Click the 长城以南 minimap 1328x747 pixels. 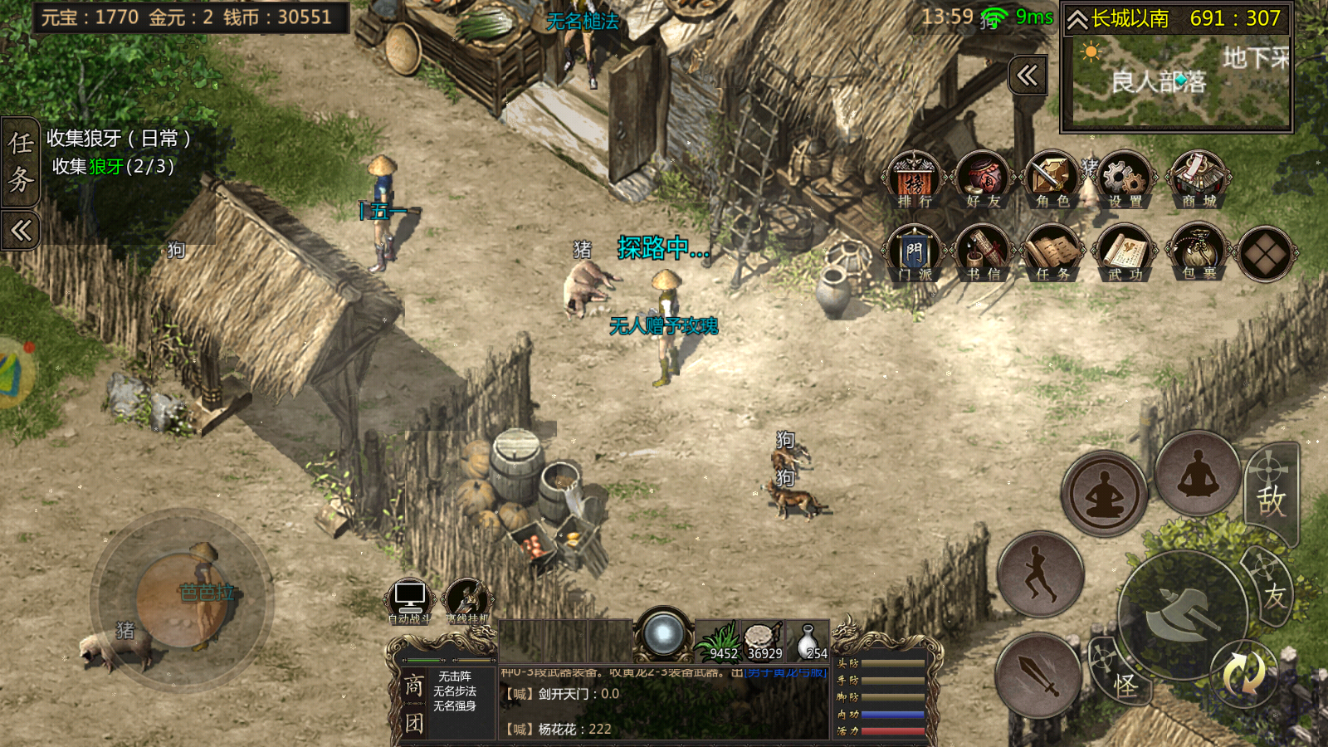pyautogui.click(x=1176, y=82)
